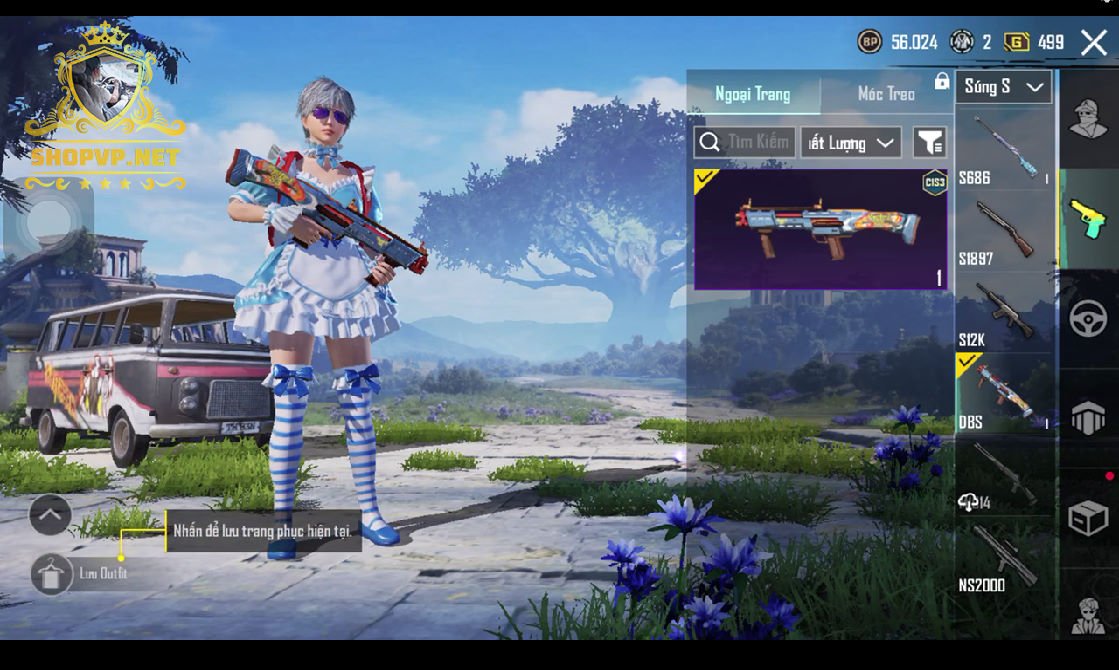The width and height of the screenshot is (1119, 670).
Task: Open the character head category icon
Action: coord(1088,120)
